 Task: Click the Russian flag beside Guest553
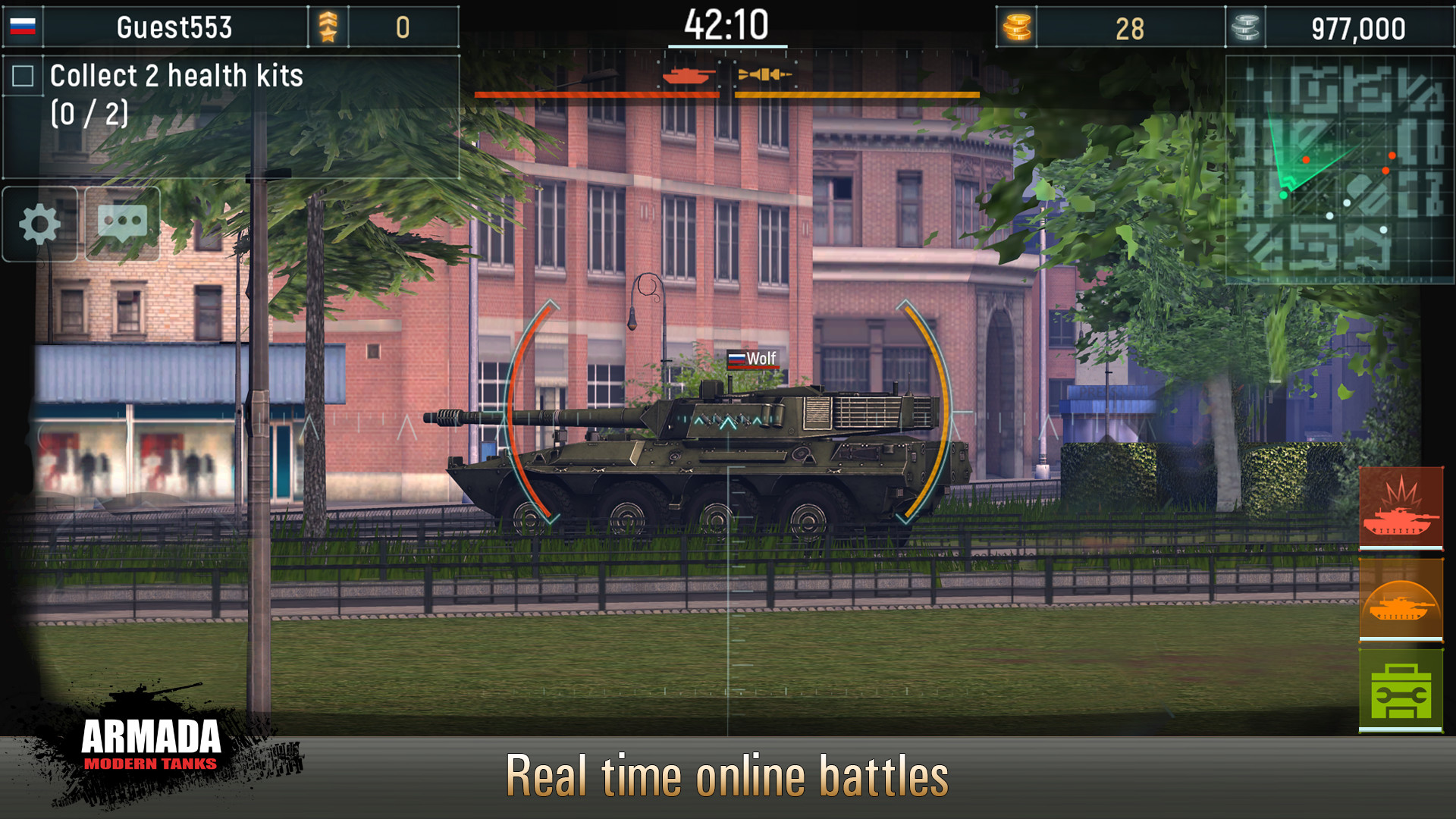(23, 28)
